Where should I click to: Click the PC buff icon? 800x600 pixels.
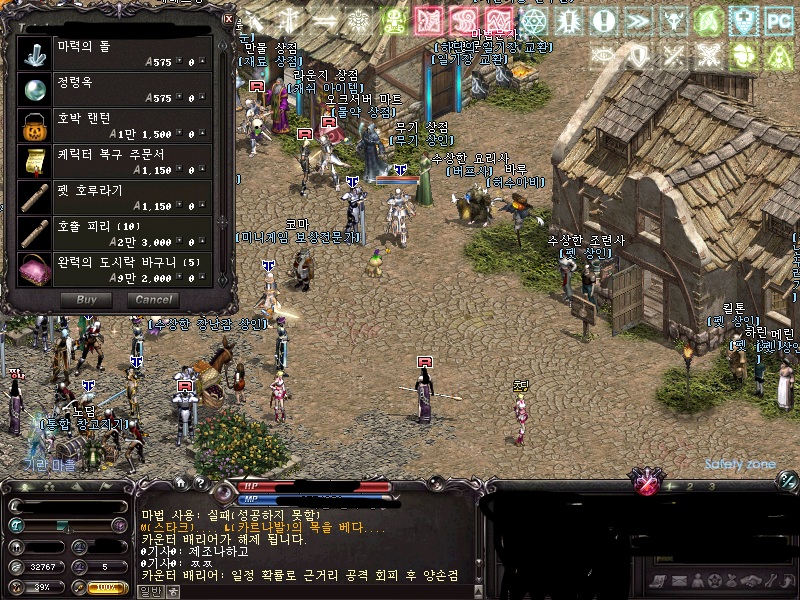point(778,21)
